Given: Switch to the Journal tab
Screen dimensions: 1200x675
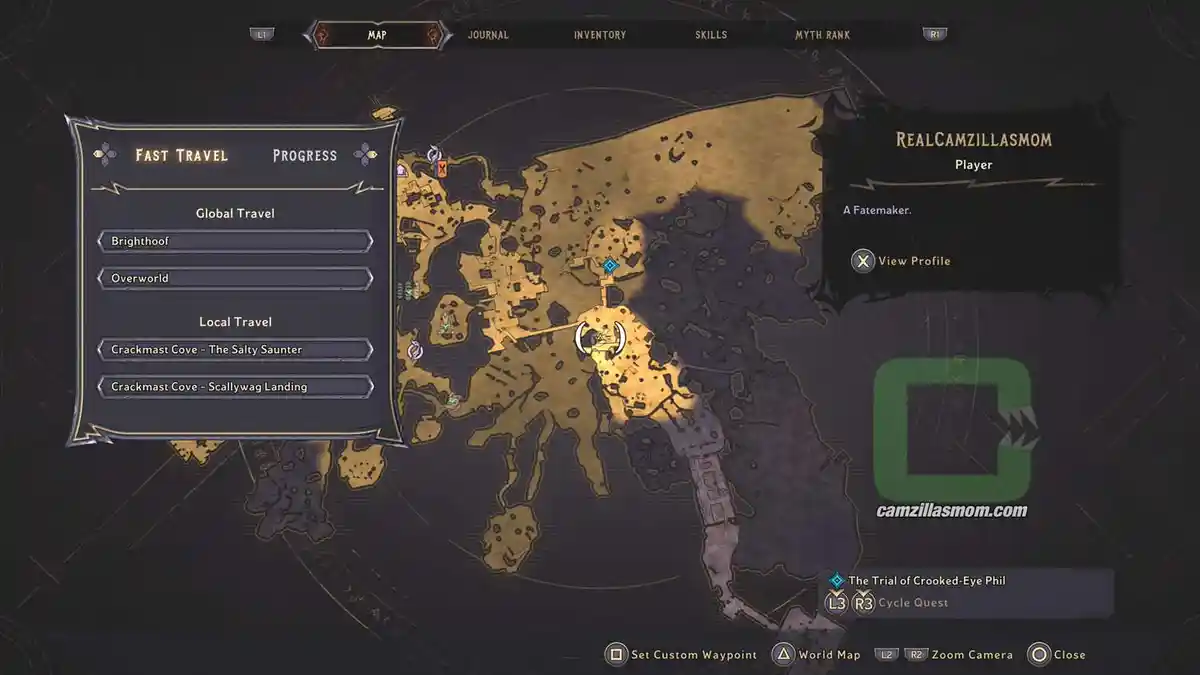Looking at the screenshot, I should 488,35.
